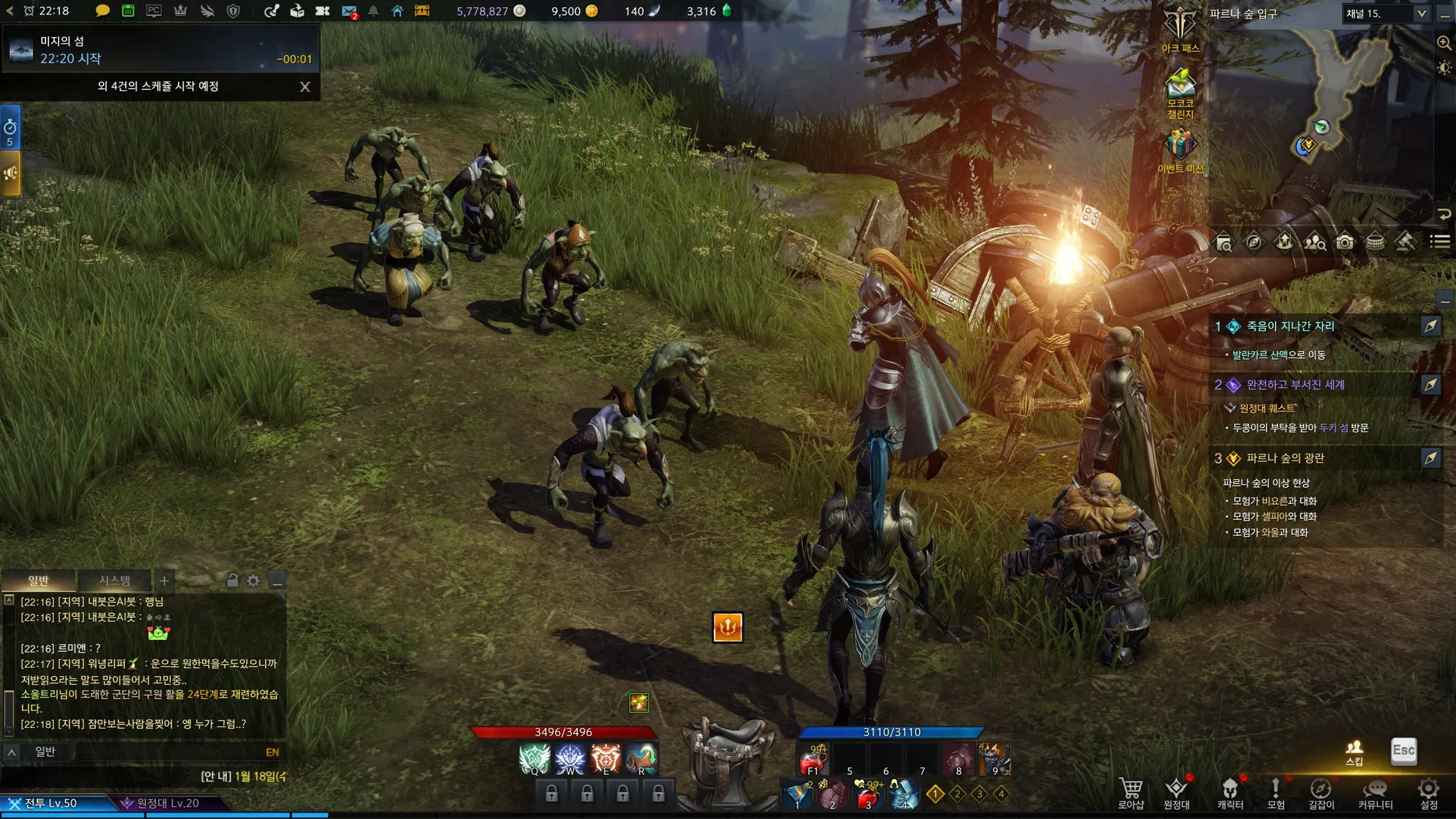Open the 원정대 expedition menu
Viewport: 1456px width, 819px height.
(x=1177, y=792)
